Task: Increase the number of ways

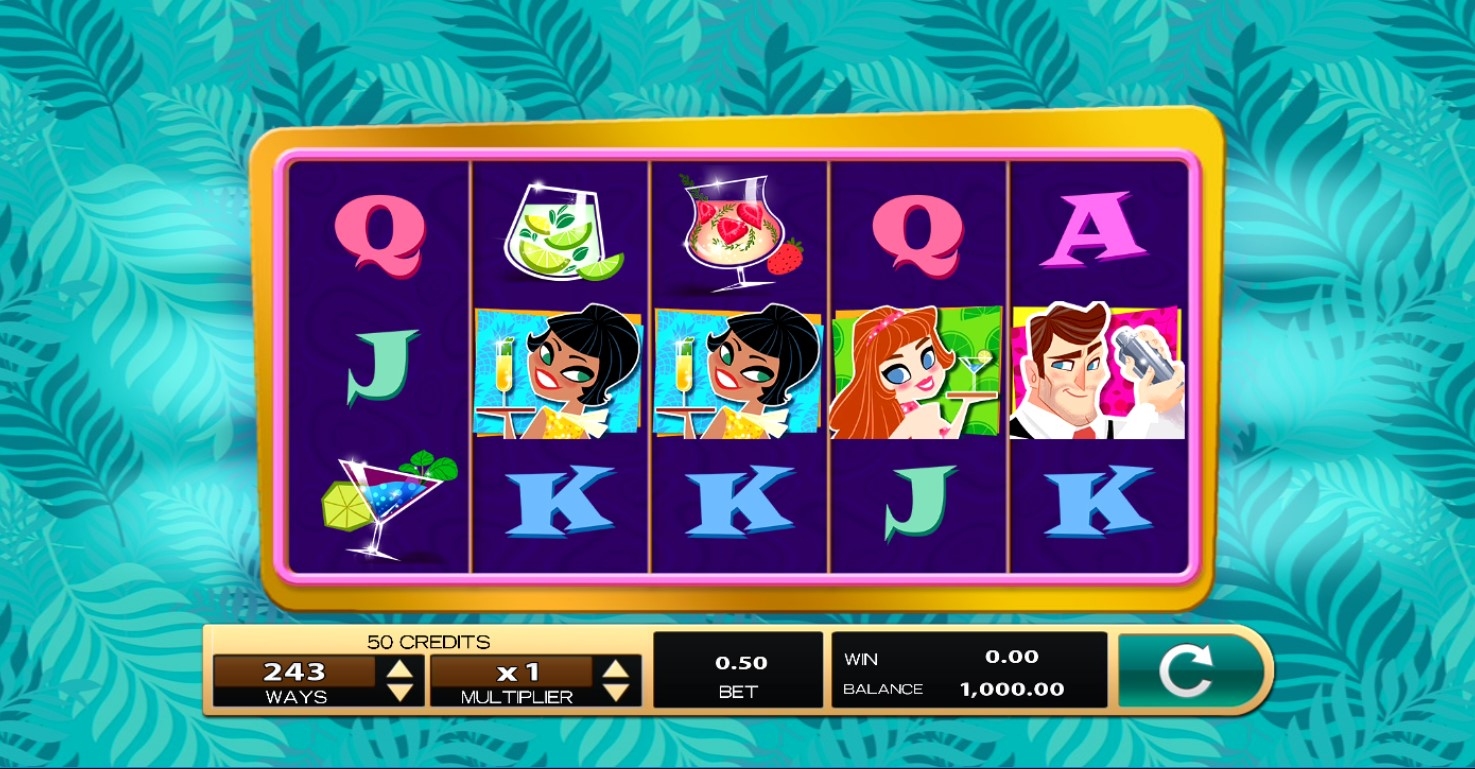Action: (399, 669)
